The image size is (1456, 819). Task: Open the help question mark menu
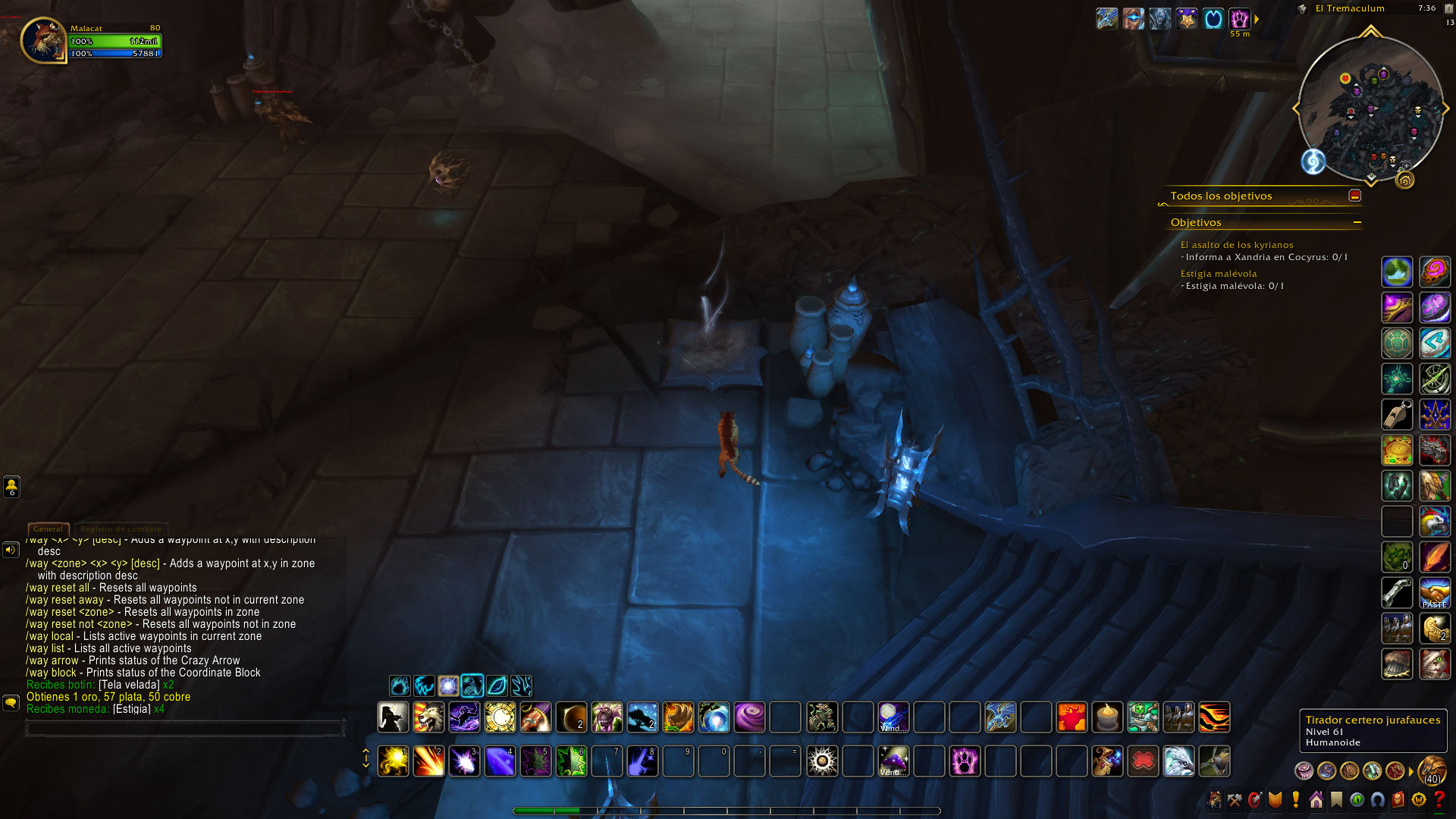tap(1439, 799)
